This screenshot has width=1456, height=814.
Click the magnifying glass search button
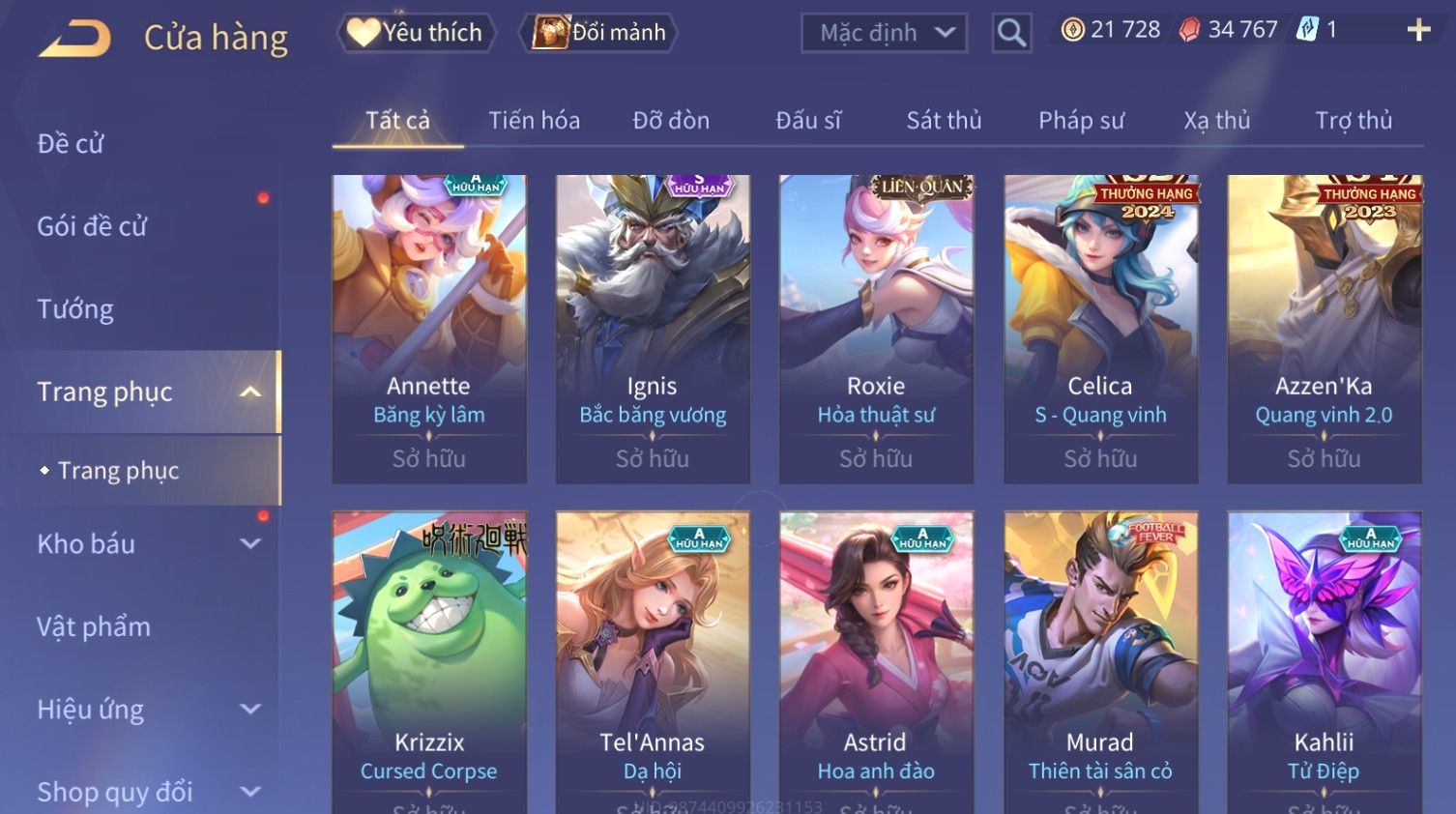[1011, 33]
